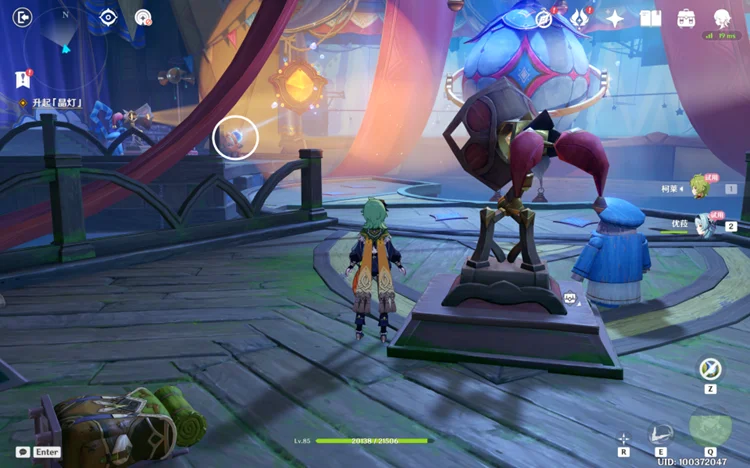Image resolution: width=750 pixels, height=468 pixels.
Task: Switch to party member 柯莱
Action: 700,187
